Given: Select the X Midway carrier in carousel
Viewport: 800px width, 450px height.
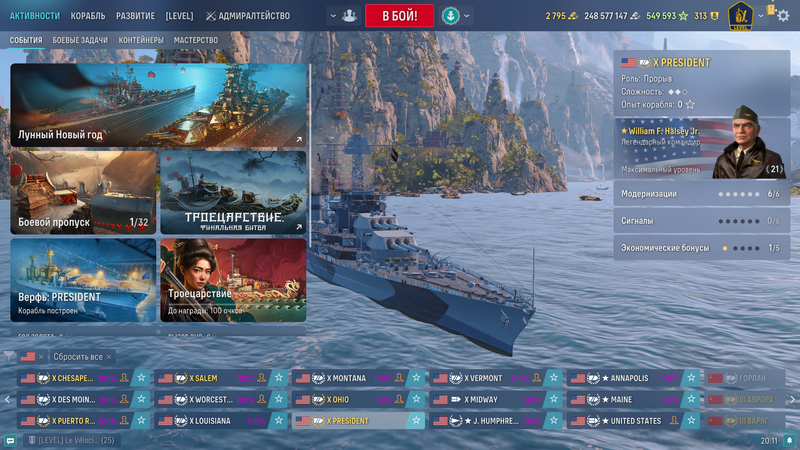Looking at the screenshot, I should 487,399.
